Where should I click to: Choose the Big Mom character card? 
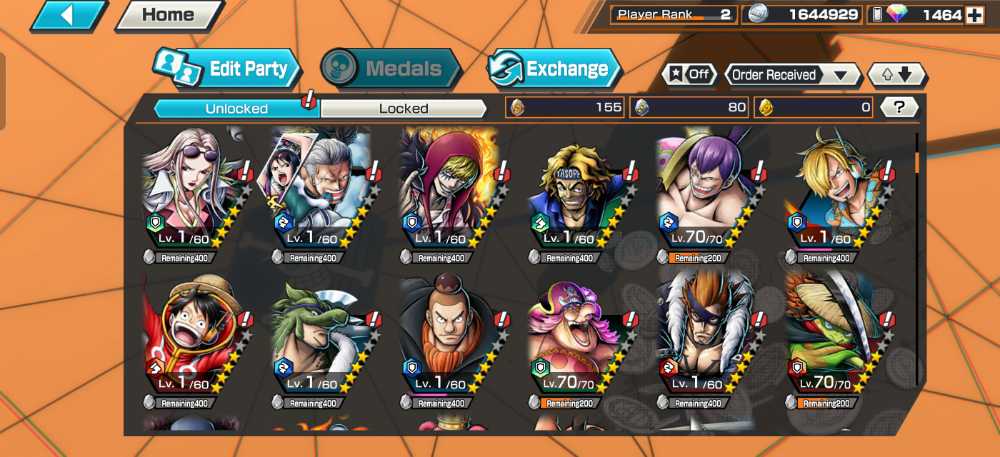coord(574,339)
